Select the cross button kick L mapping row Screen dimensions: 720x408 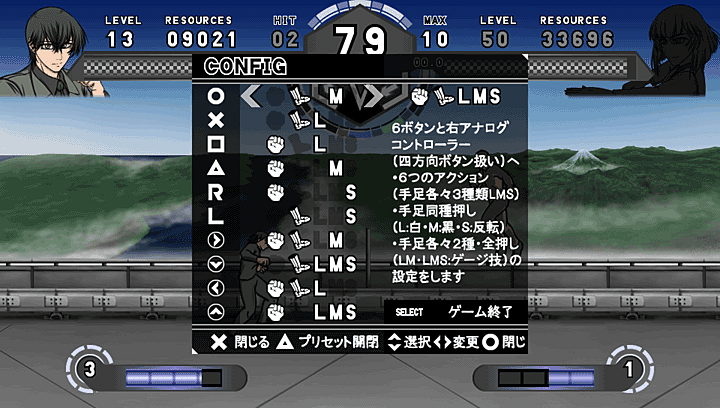tap(300, 120)
